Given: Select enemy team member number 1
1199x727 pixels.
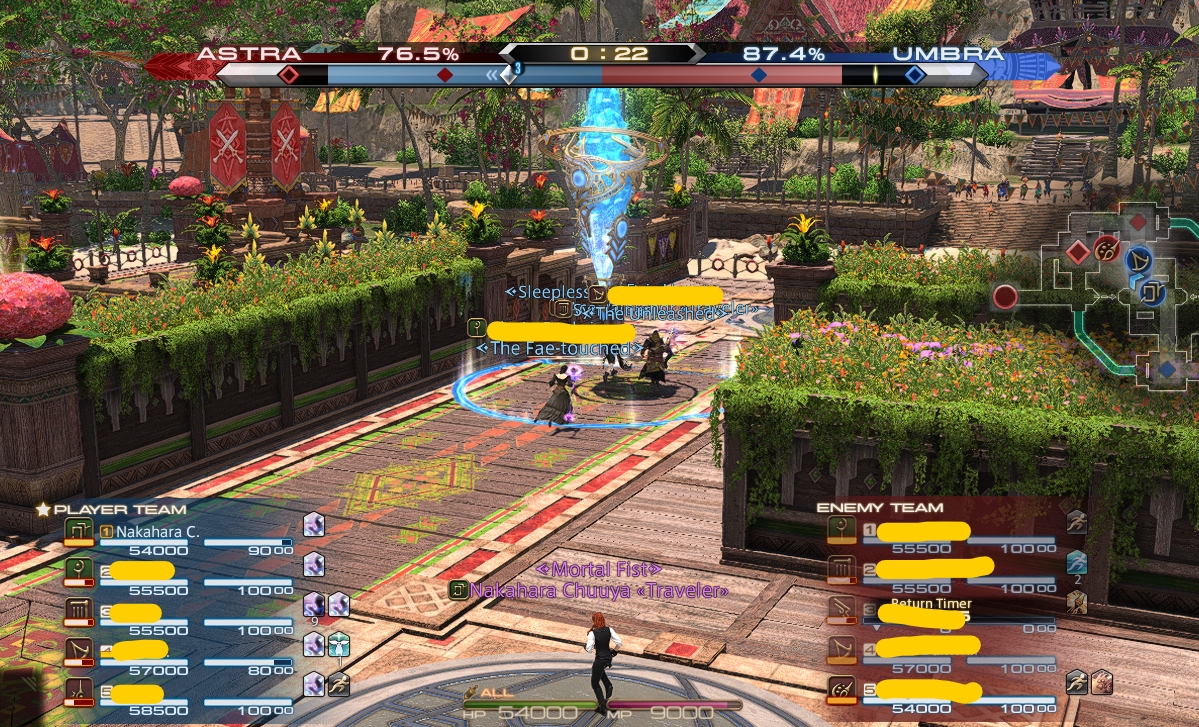Looking at the screenshot, I should (915, 531).
